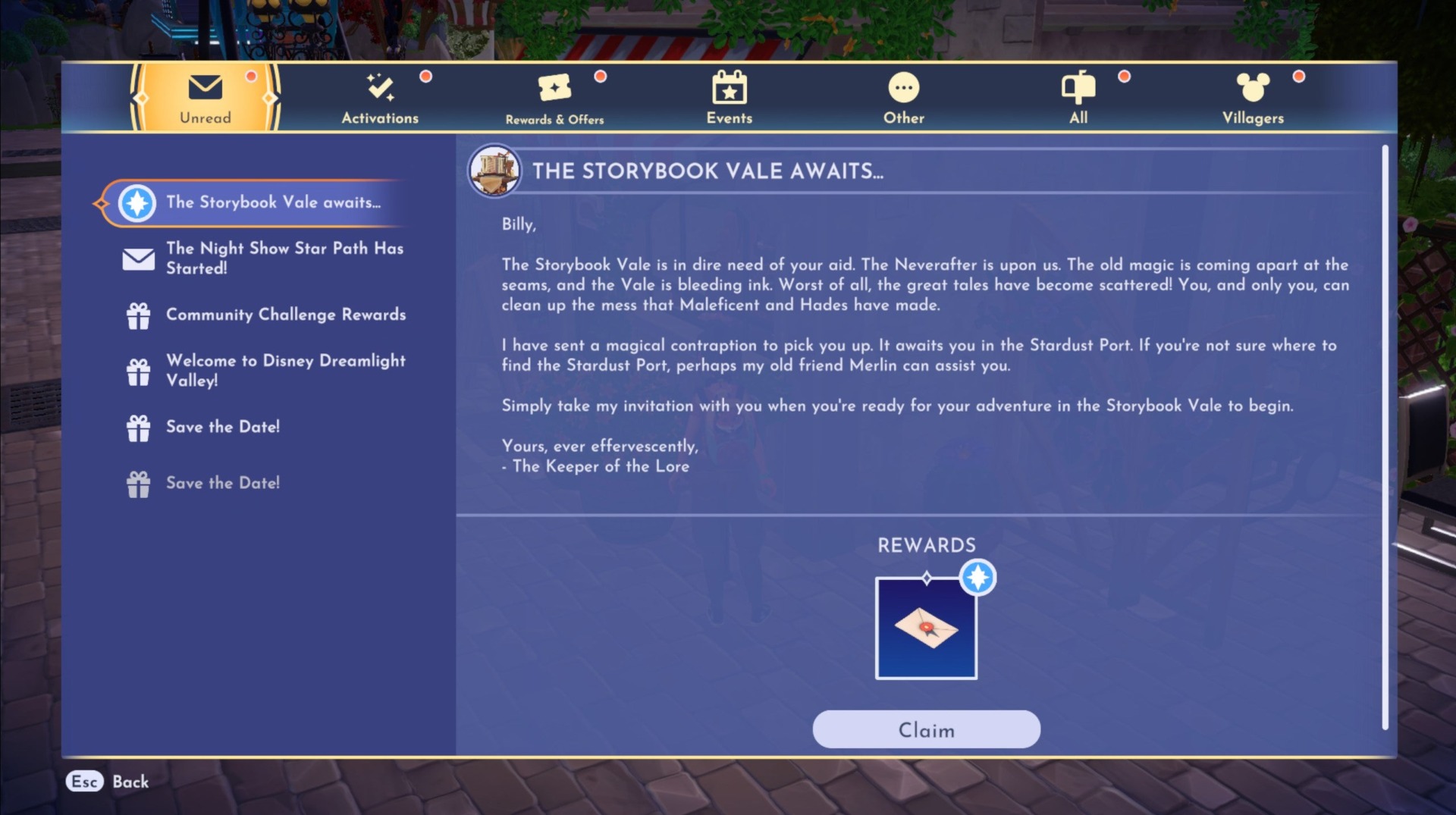The image size is (1456, 815).
Task: Select the blue star icon on Storybook Vale mail
Action: tap(136, 202)
